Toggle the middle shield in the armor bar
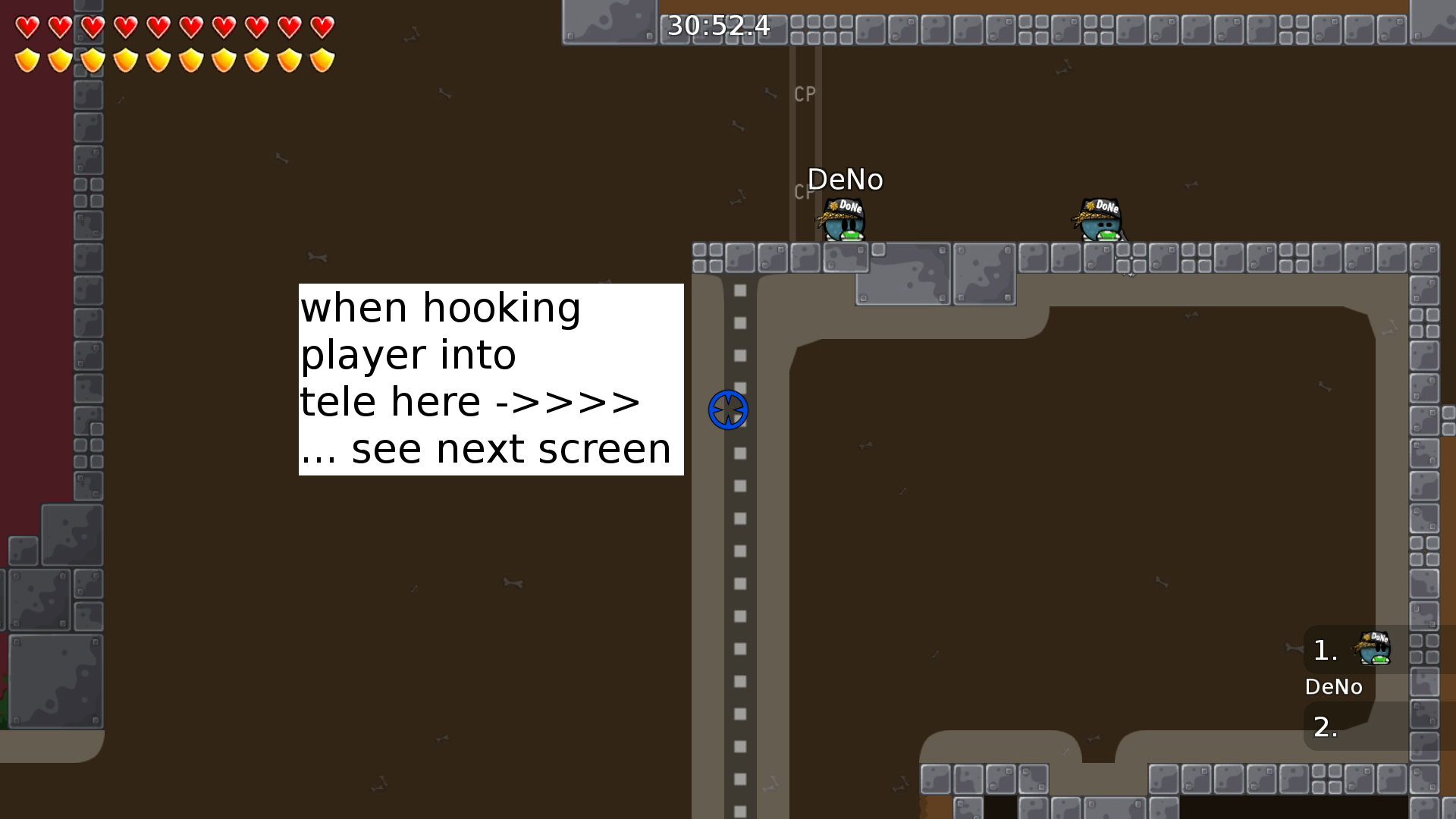The image size is (1456, 819). (x=190, y=58)
